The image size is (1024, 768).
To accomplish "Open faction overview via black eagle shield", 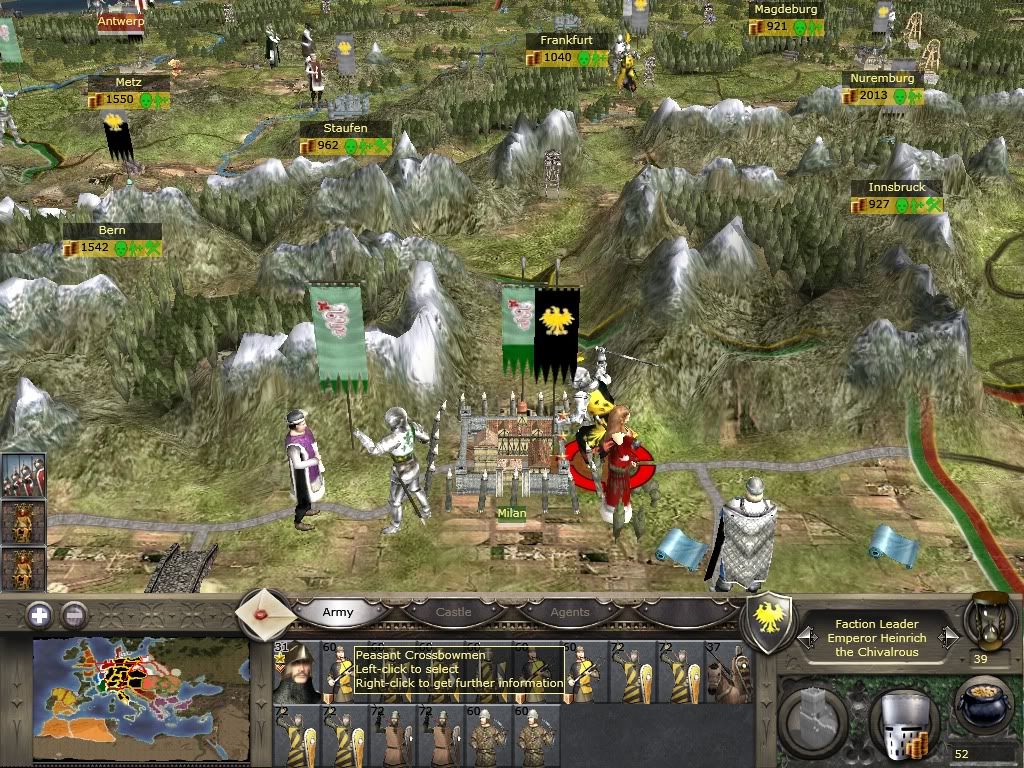I will [770, 624].
